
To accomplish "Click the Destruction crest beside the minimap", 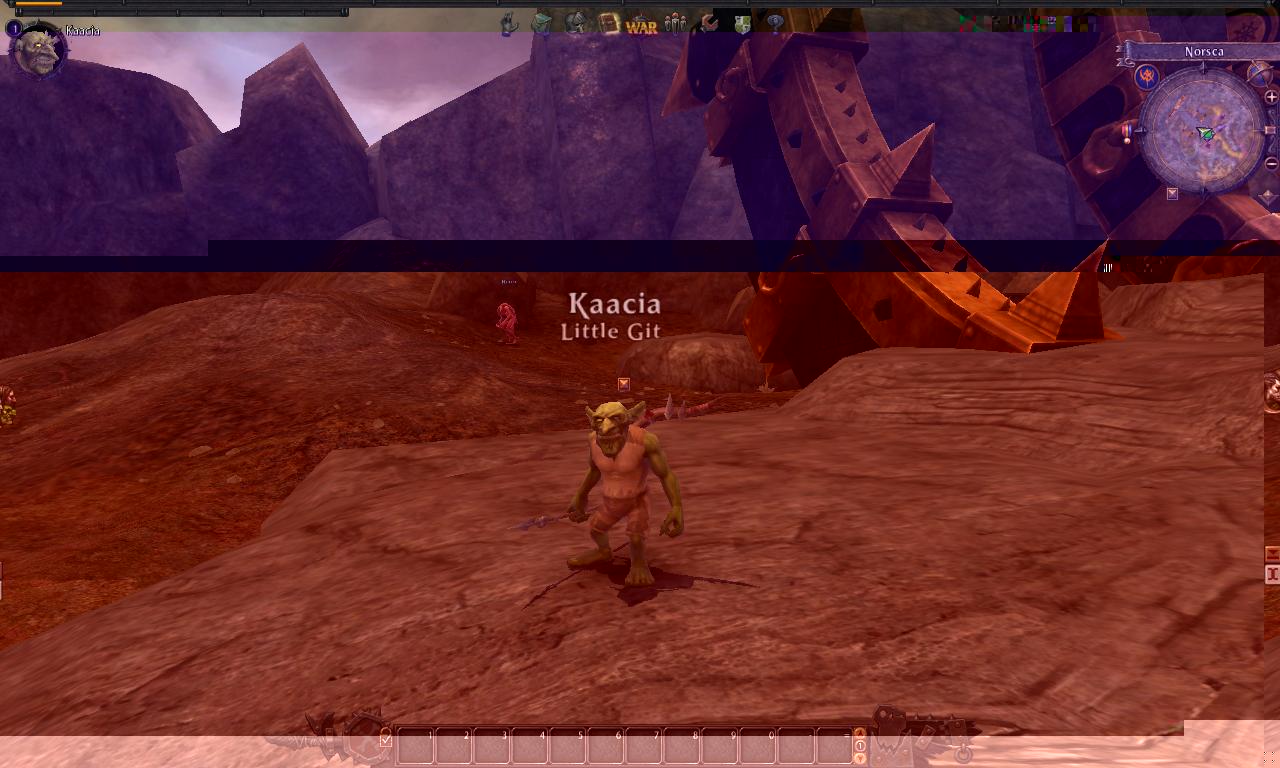I will pyautogui.click(x=1147, y=76).
